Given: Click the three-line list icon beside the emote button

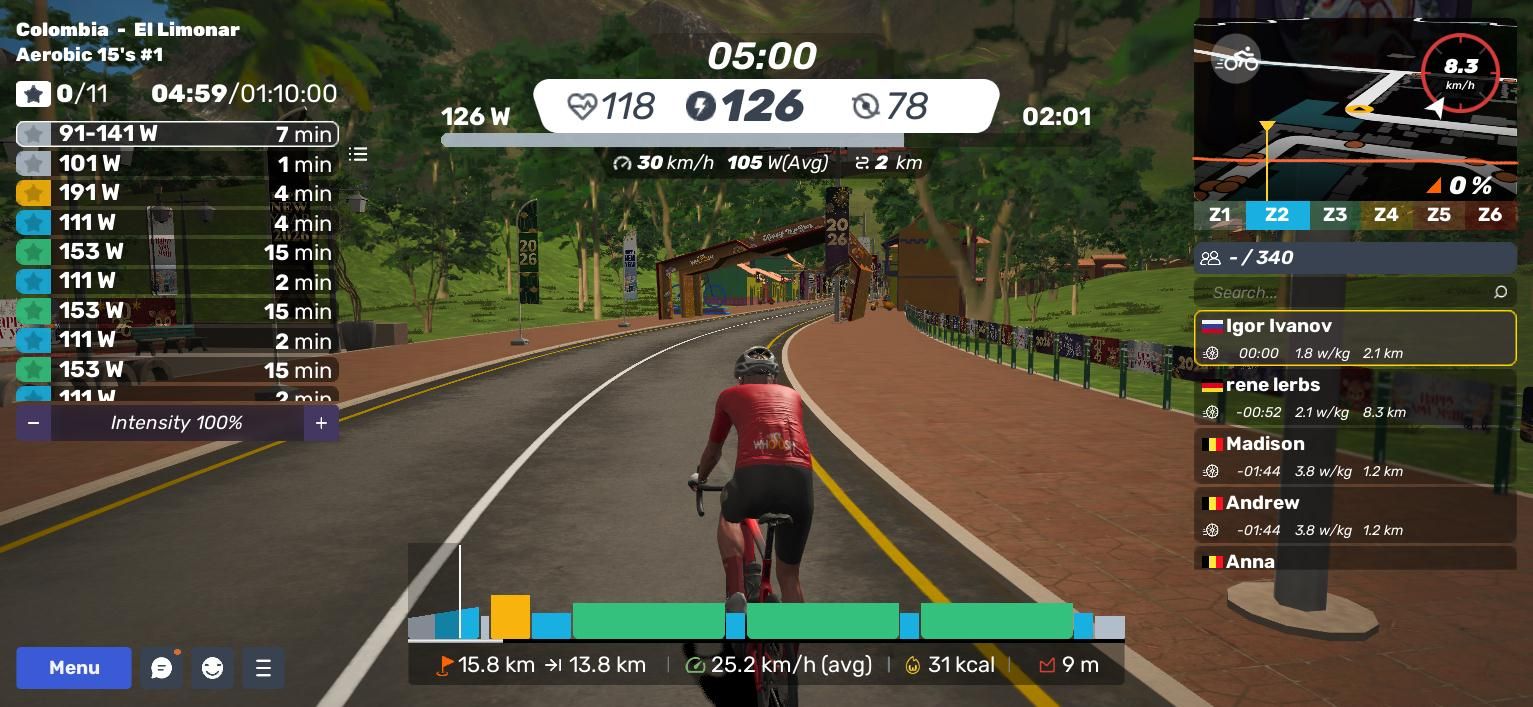Looking at the screenshot, I should pos(263,668).
